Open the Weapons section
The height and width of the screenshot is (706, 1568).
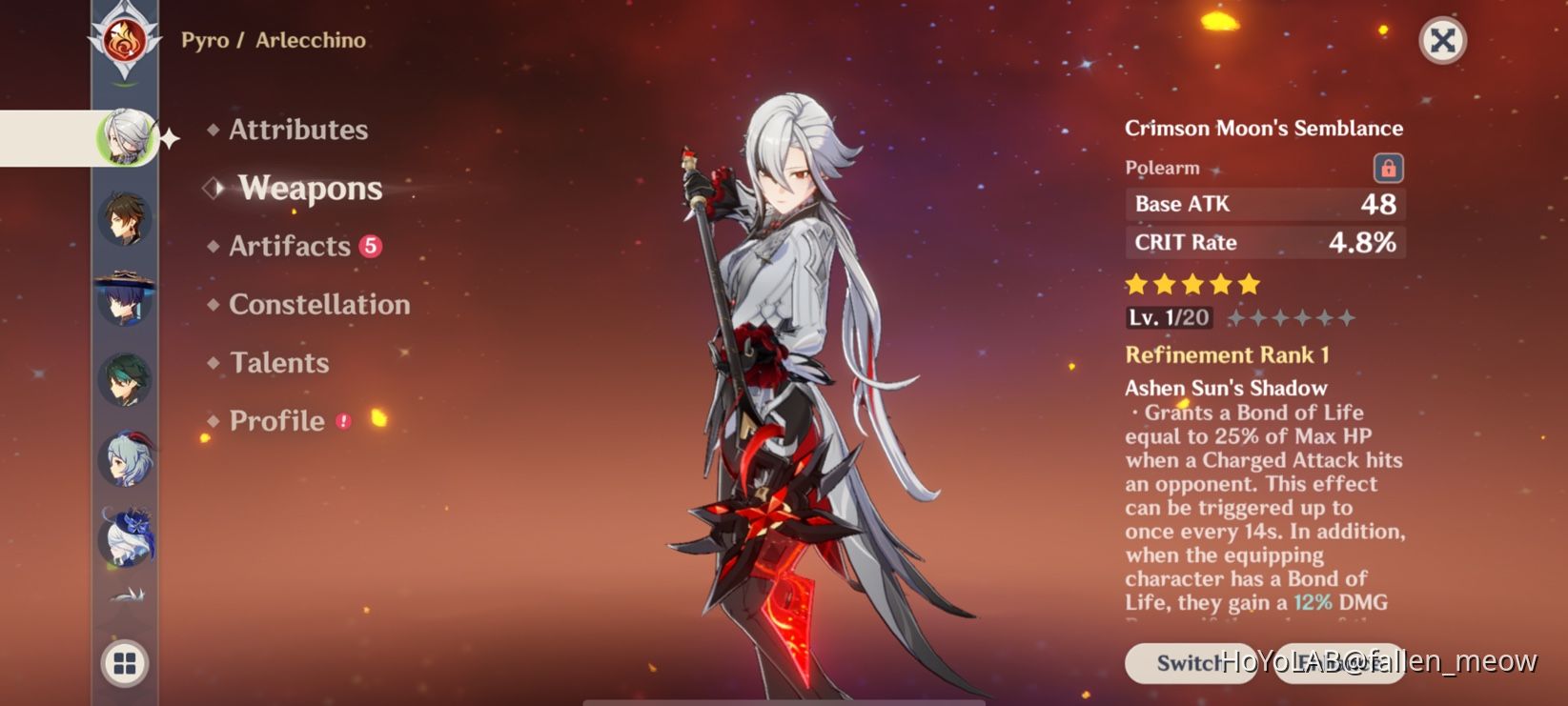coord(310,189)
